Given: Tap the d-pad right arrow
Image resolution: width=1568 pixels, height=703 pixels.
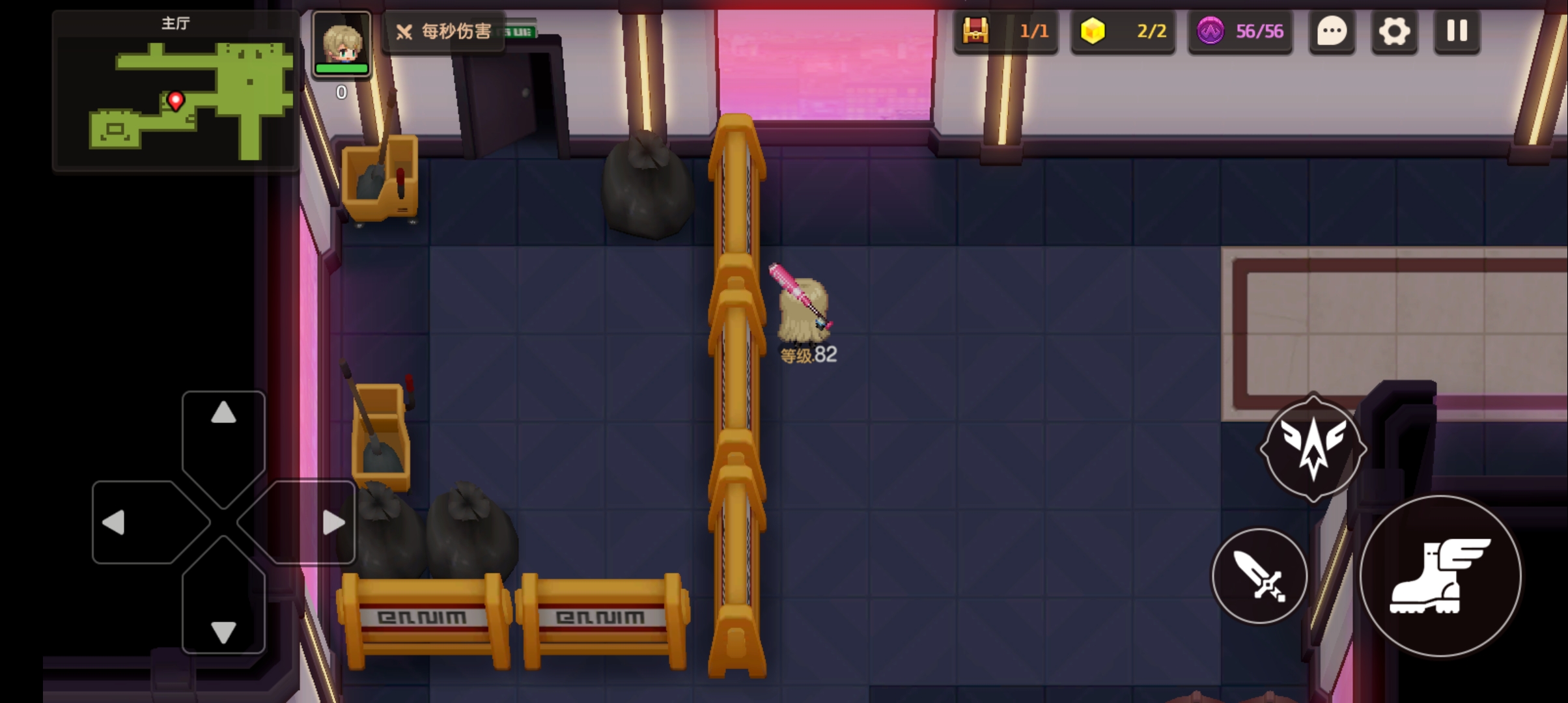Looking at the screenshot, I should 333,522.
